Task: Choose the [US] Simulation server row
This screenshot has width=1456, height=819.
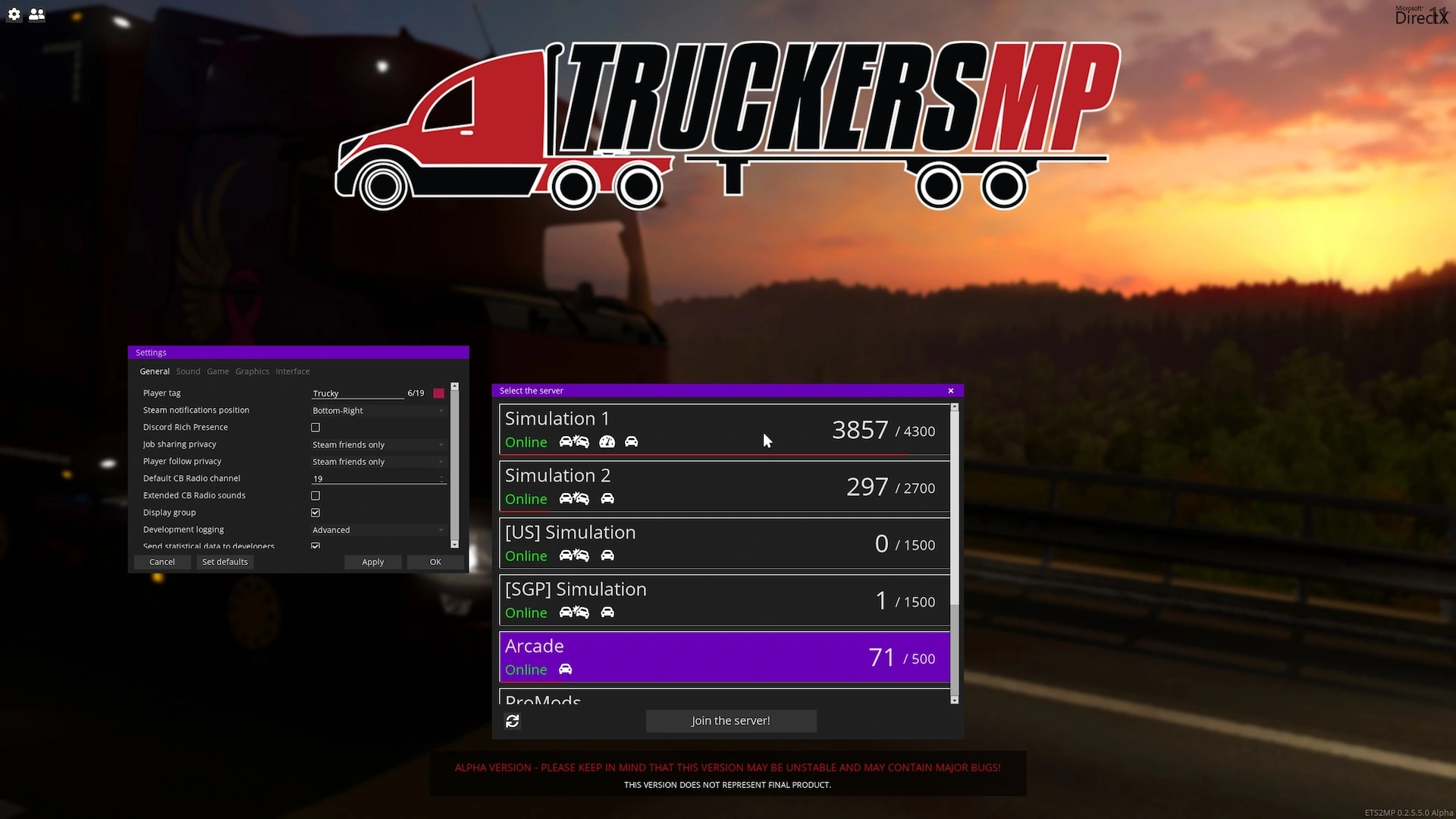Action: coord(723,543)
